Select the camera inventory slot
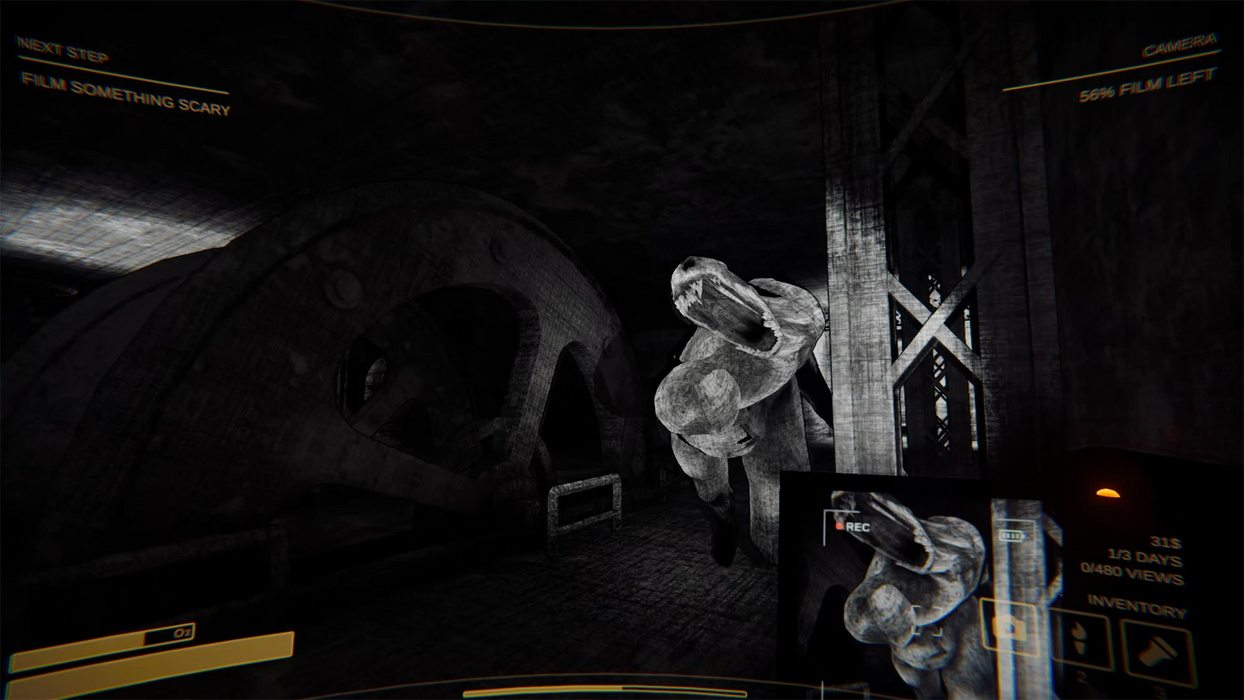1244x700 pixels. [1010, 627]
